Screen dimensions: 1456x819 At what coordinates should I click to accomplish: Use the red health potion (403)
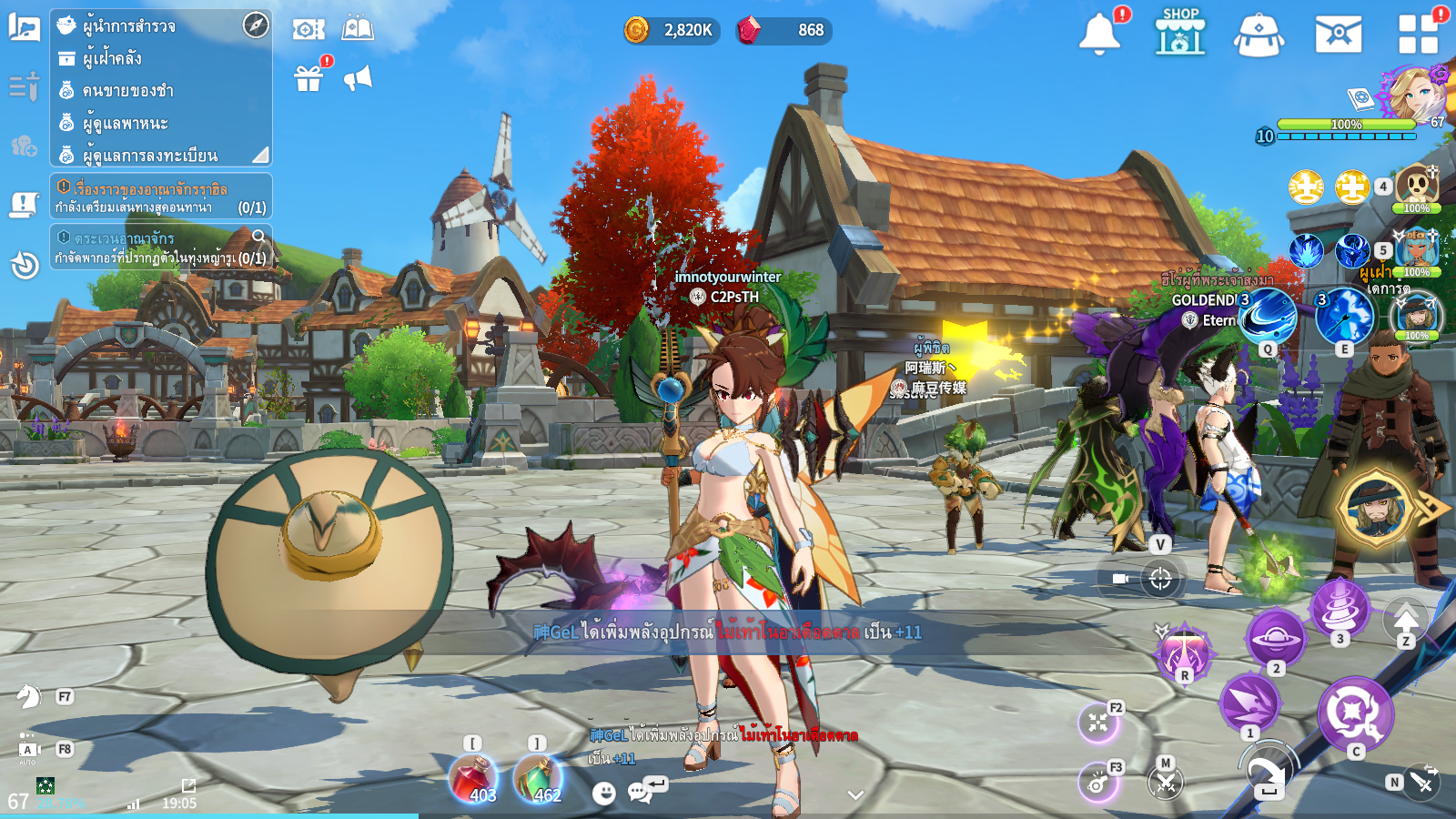pyautogui.click(x=472, y=779)
